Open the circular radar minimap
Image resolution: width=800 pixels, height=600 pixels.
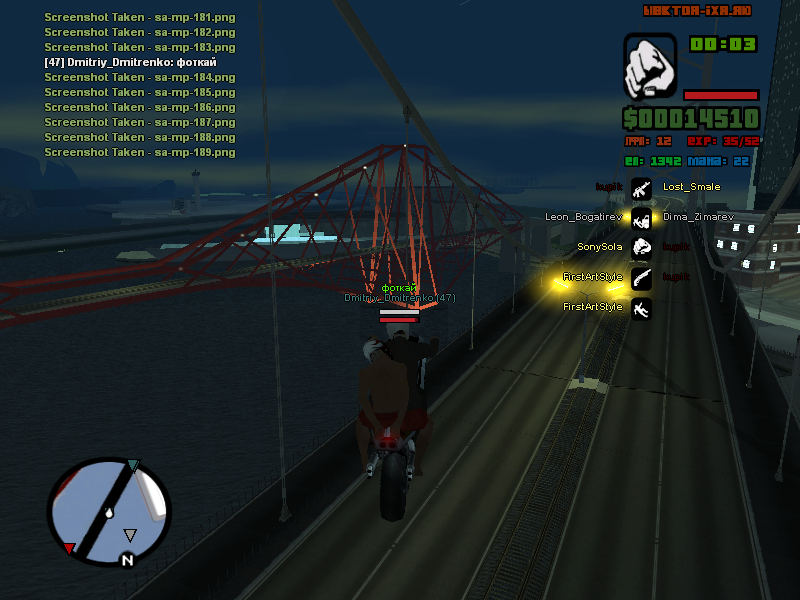(109, 511)
